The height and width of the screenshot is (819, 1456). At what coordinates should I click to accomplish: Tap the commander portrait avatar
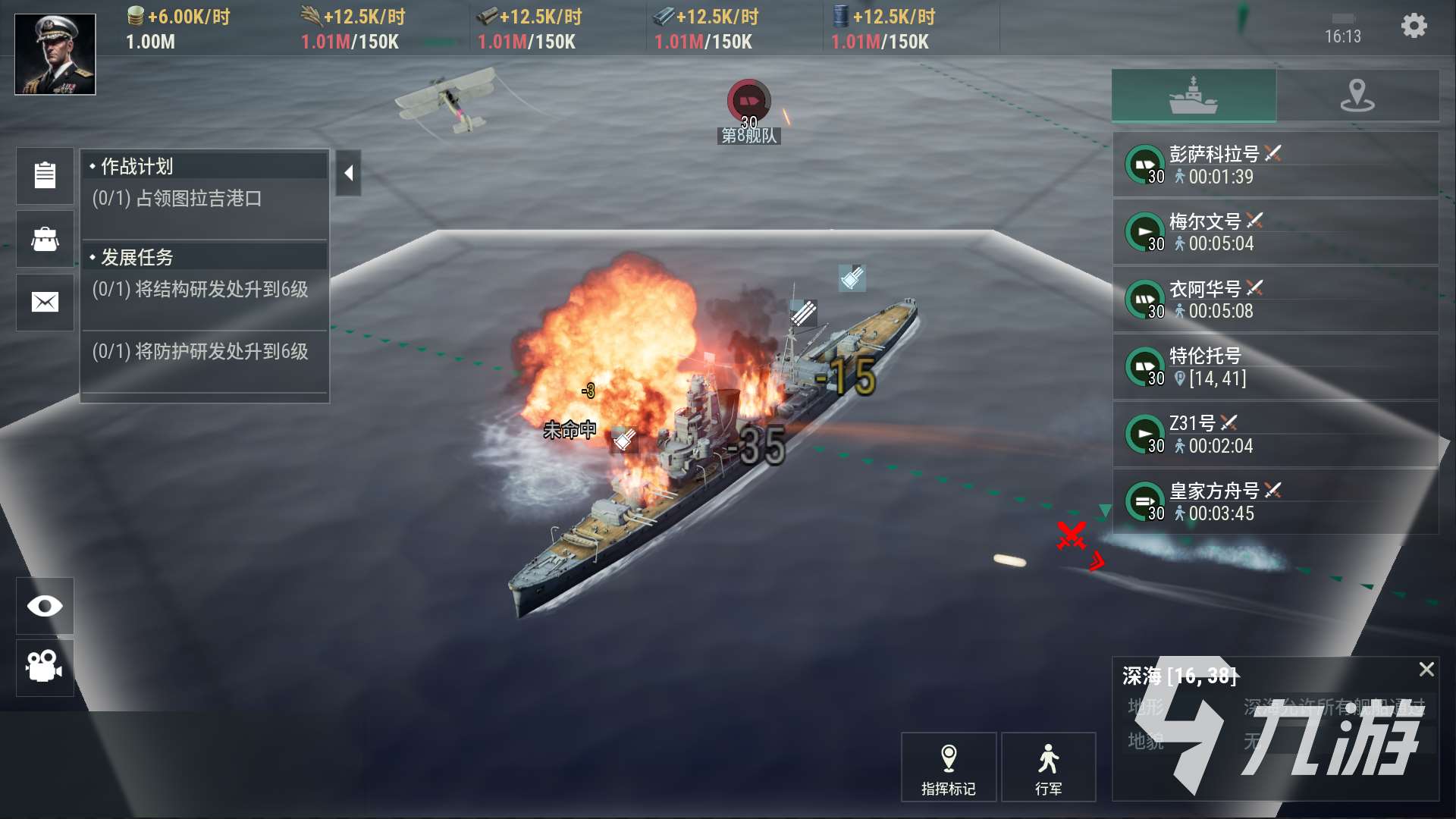[55, 54]
